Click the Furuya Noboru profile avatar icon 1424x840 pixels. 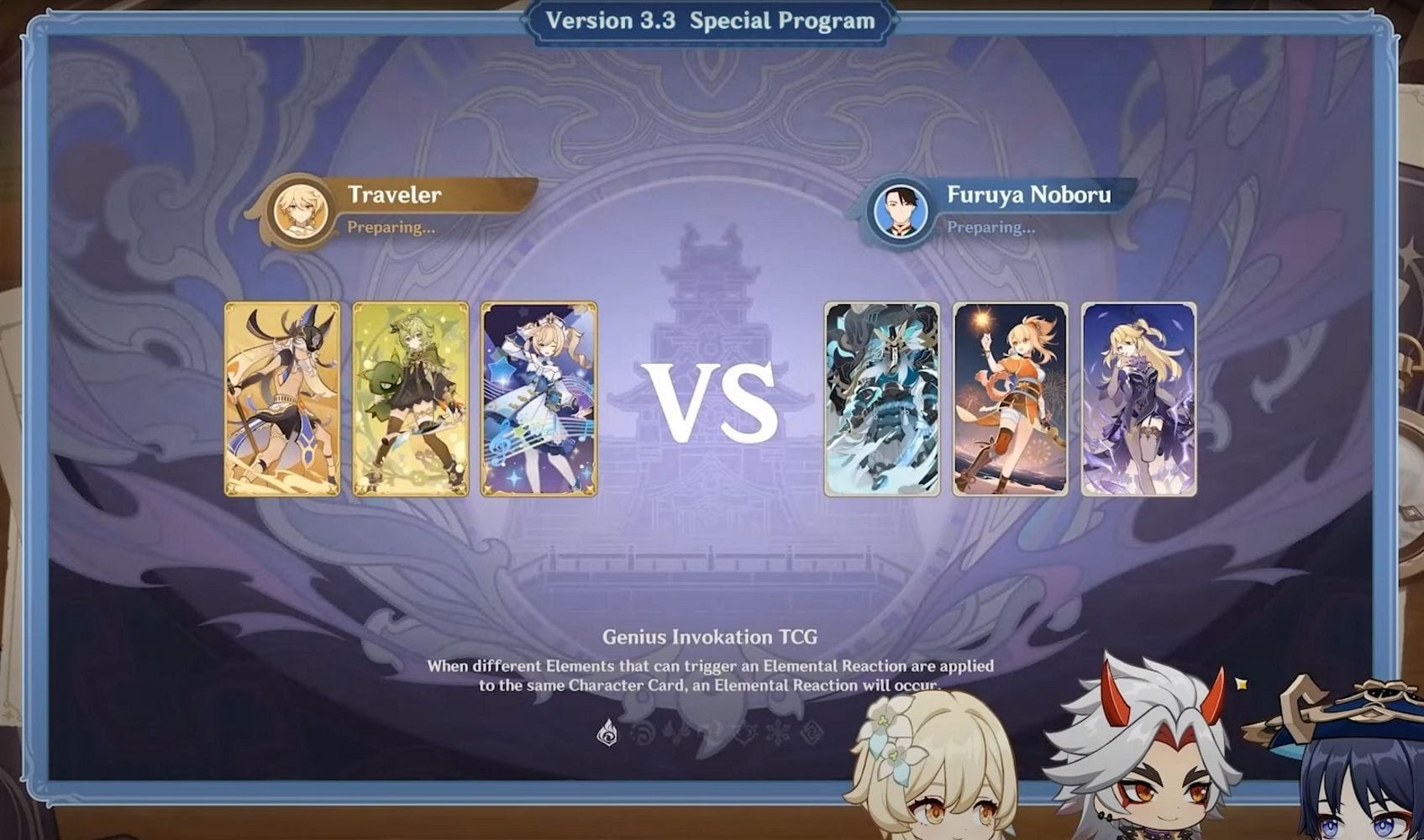(x=901, y=213)
